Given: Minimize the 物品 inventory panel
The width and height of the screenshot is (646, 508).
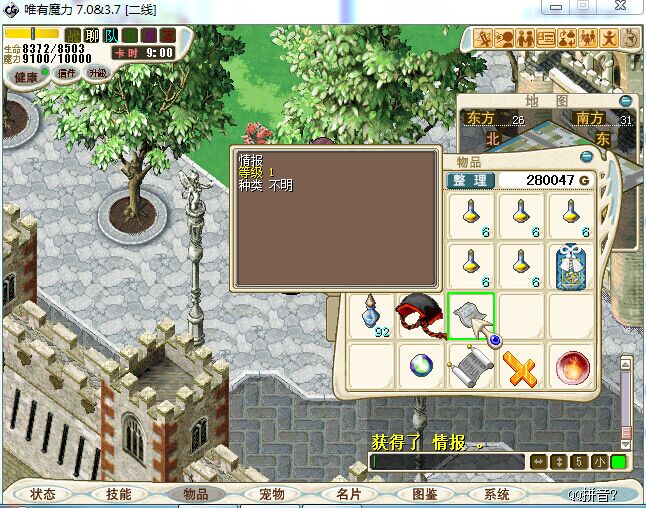Looking at the screenshot, I should coord(588,159).
